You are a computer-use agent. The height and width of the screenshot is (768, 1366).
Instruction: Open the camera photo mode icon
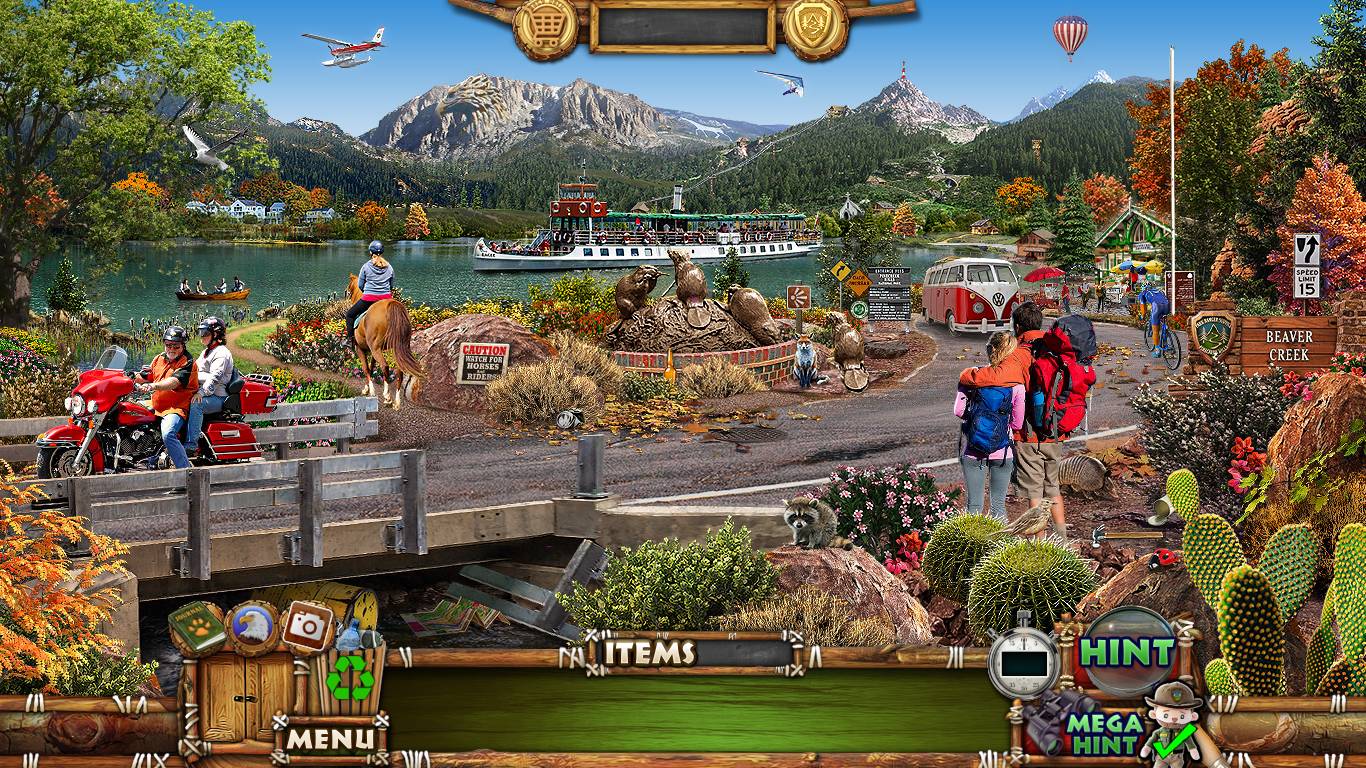pos(308,627)
